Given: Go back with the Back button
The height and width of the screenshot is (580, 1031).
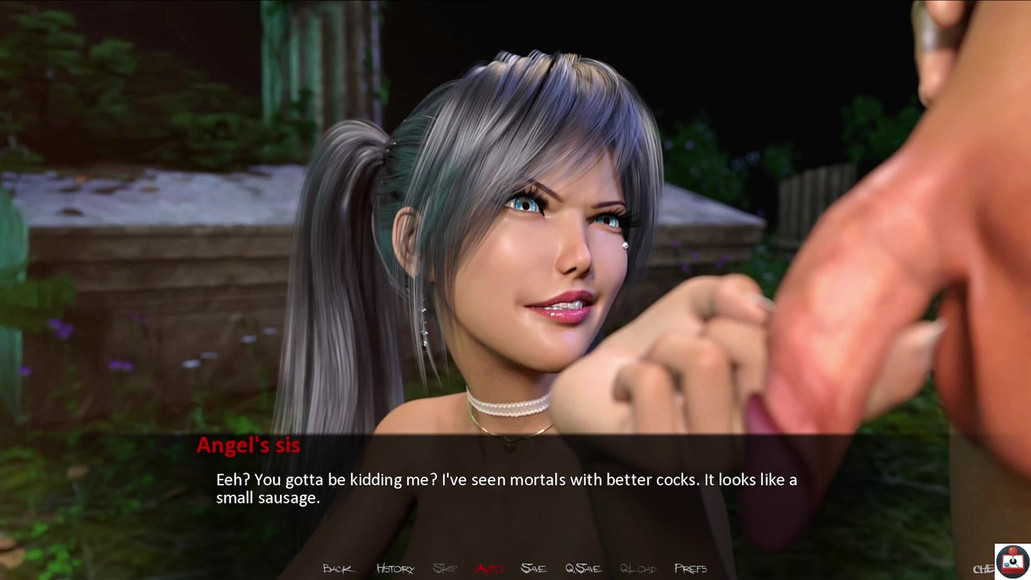Looking at the screenshot, I should [x=339, y=569].
